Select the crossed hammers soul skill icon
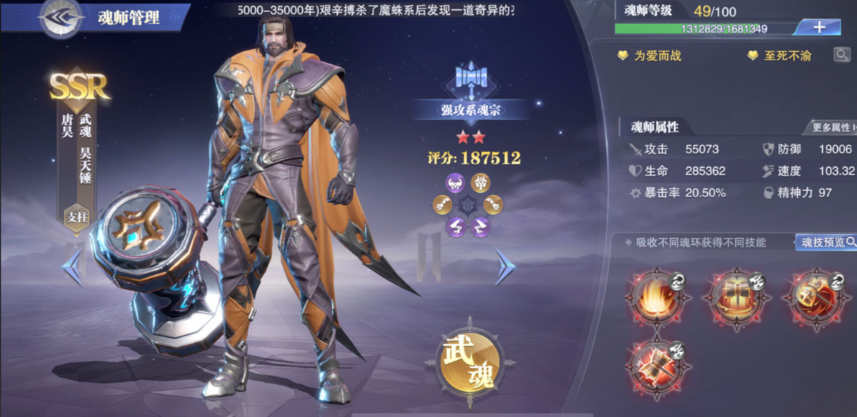Image resolution: width=857 pixels, height=417 pixels. pos(650,364)
